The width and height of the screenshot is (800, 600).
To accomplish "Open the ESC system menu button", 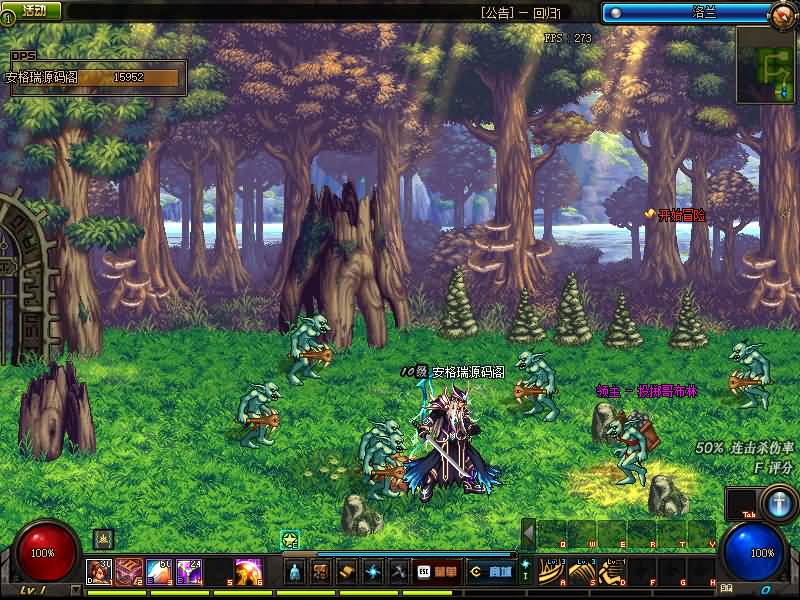I will point(424,572).
